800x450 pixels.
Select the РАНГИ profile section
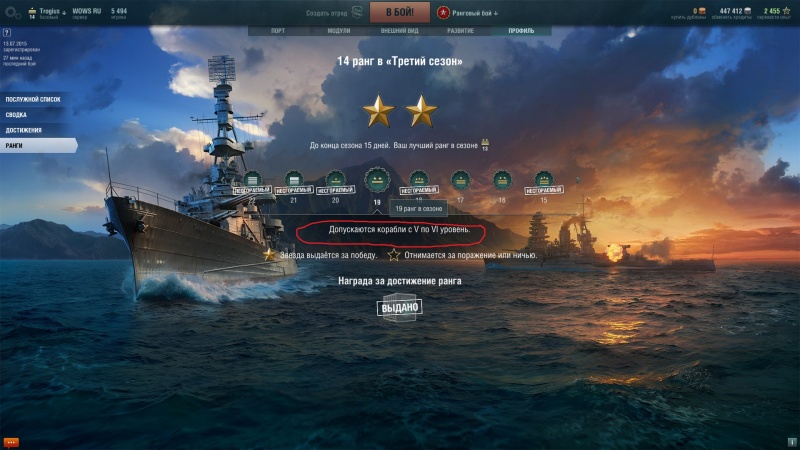[x=14, y=145]
